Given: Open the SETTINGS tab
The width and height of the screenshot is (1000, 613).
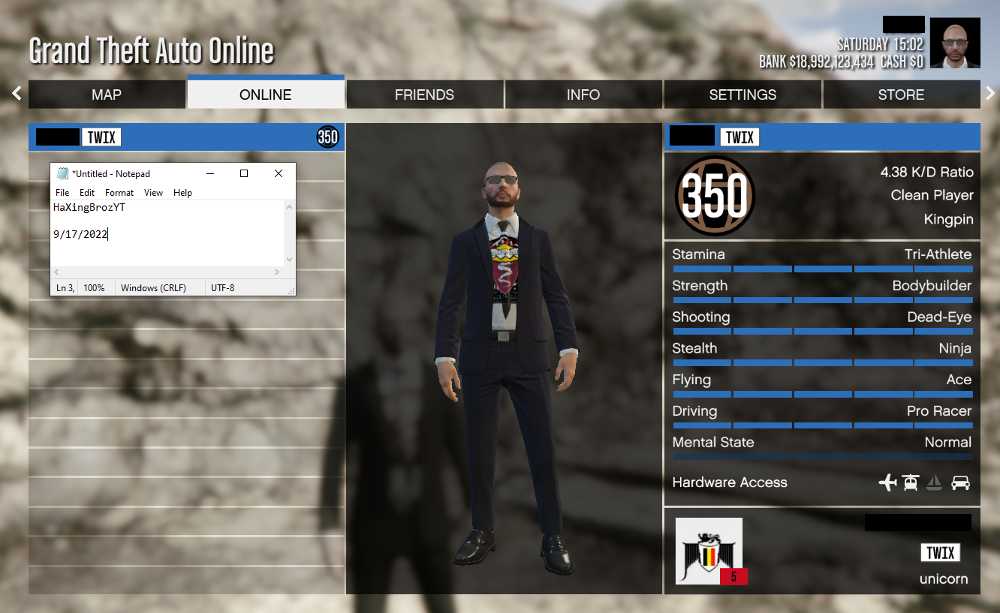Looking at the screenshot, I should (742, 94).
